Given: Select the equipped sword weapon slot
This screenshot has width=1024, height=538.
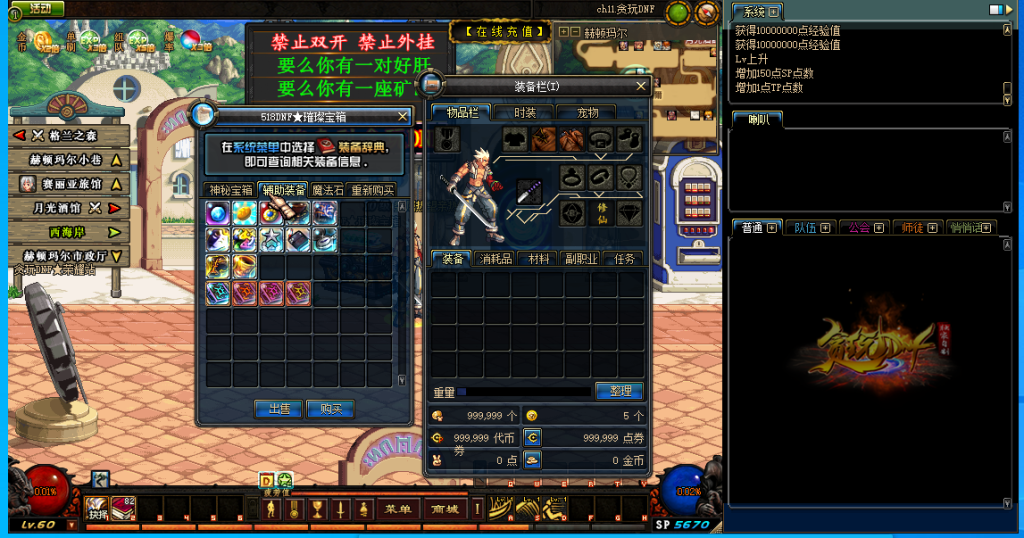Looking at the screenshot, I should tap(530, 191).
